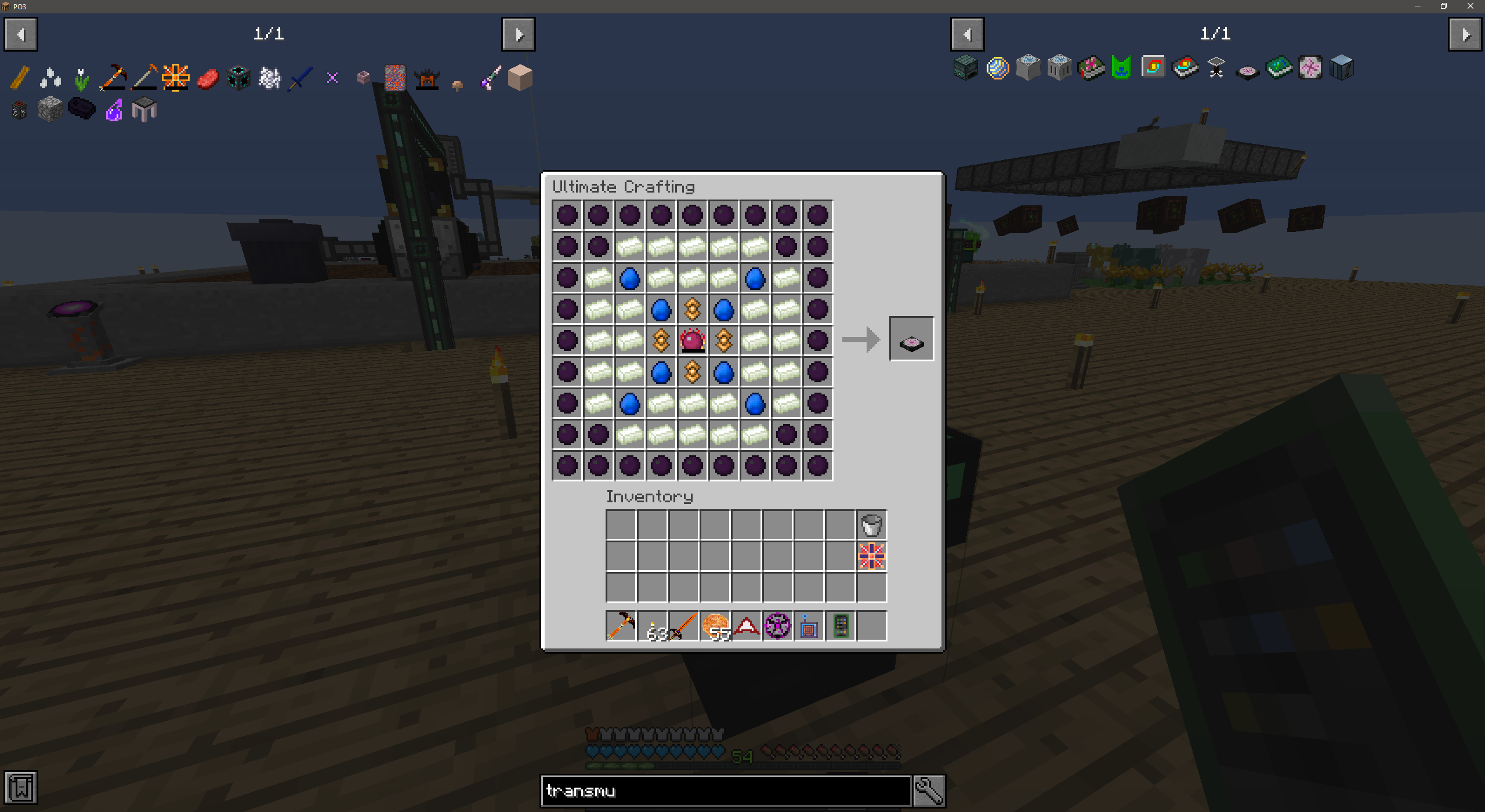Click the red spiky item at grid center
1485x812 pixels.
pyautogui.click(x=692, y=341)
